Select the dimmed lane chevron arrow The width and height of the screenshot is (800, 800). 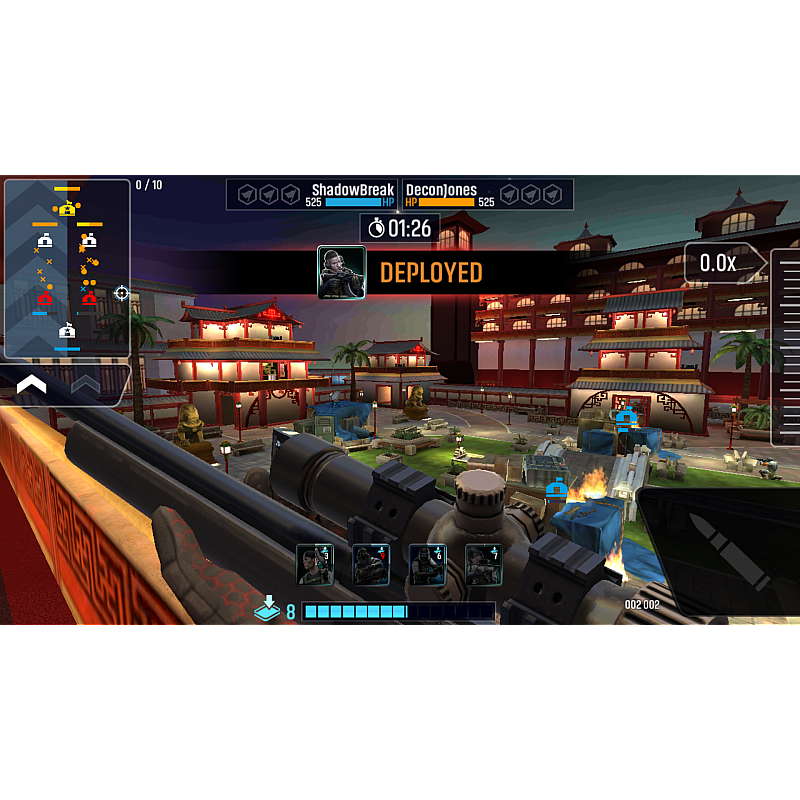coord(85,384)
